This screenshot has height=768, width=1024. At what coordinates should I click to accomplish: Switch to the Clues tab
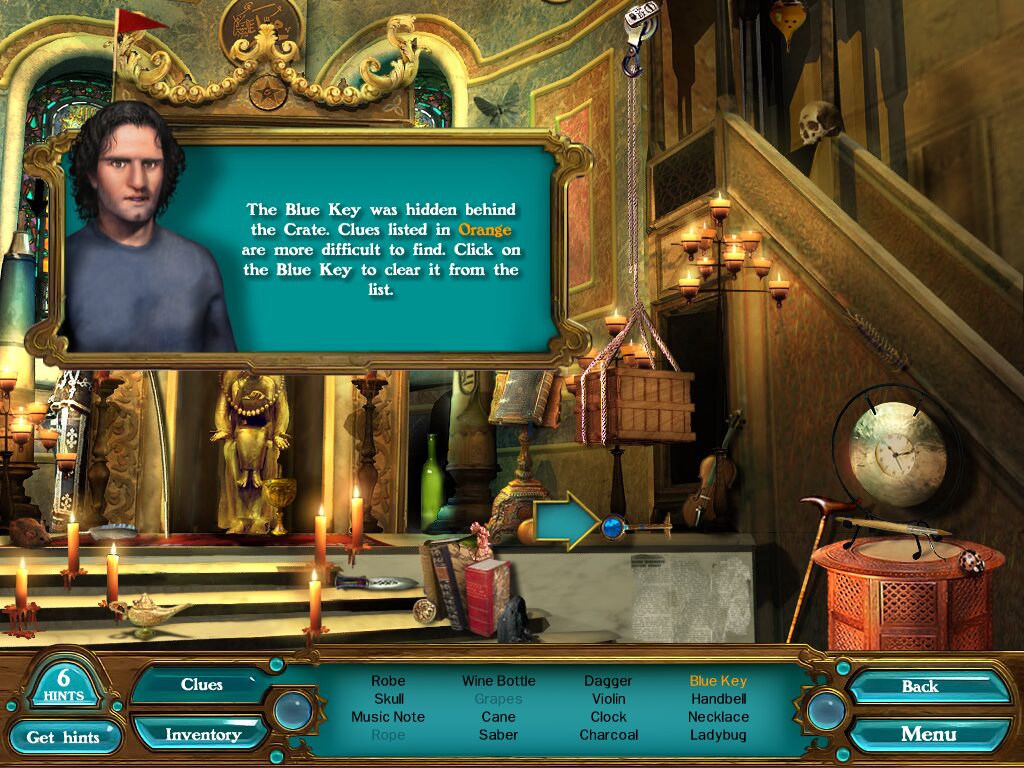pyautogui.click(x=201, y=685)
